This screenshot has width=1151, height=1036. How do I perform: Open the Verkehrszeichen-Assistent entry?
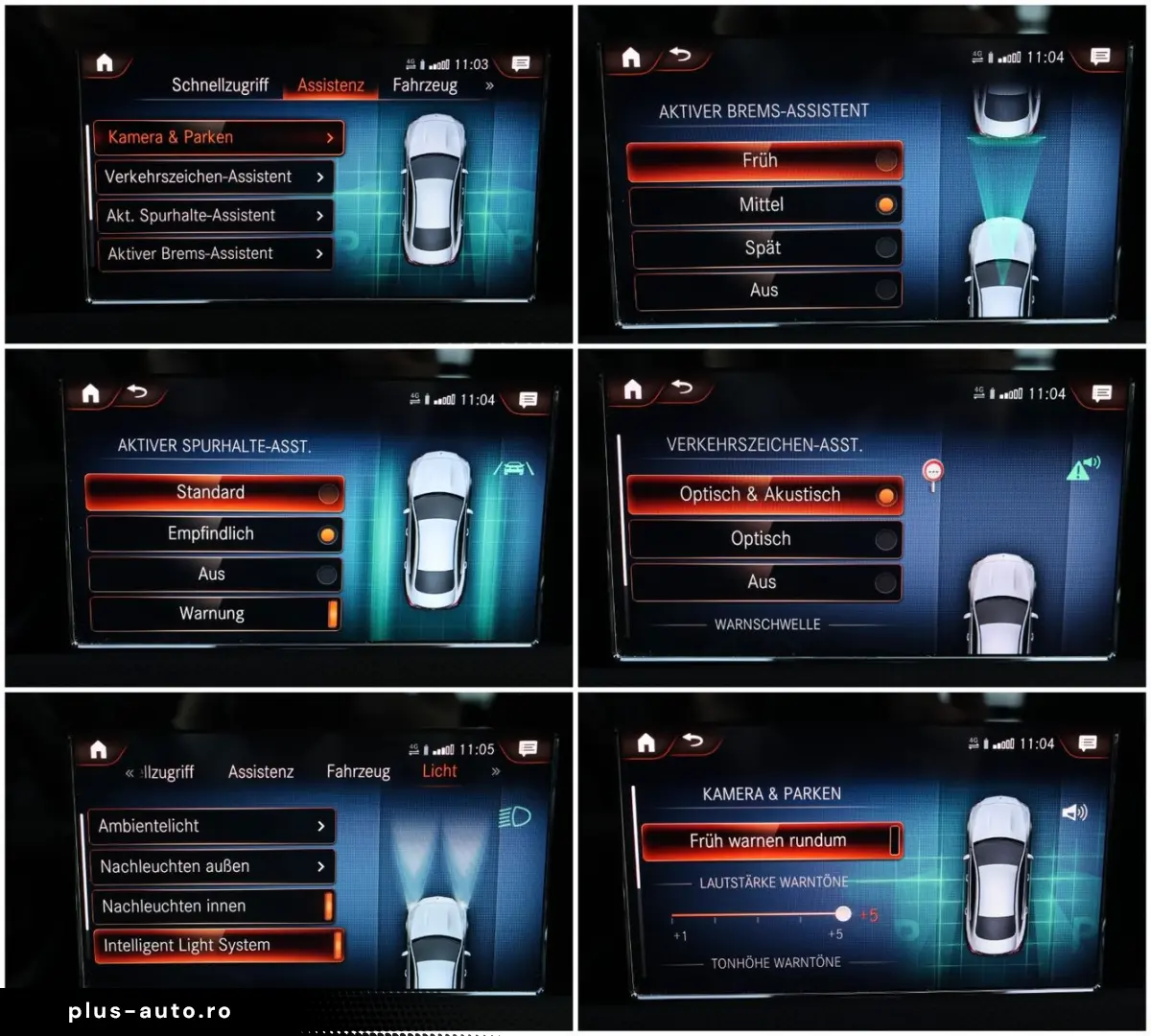[214, 177]
